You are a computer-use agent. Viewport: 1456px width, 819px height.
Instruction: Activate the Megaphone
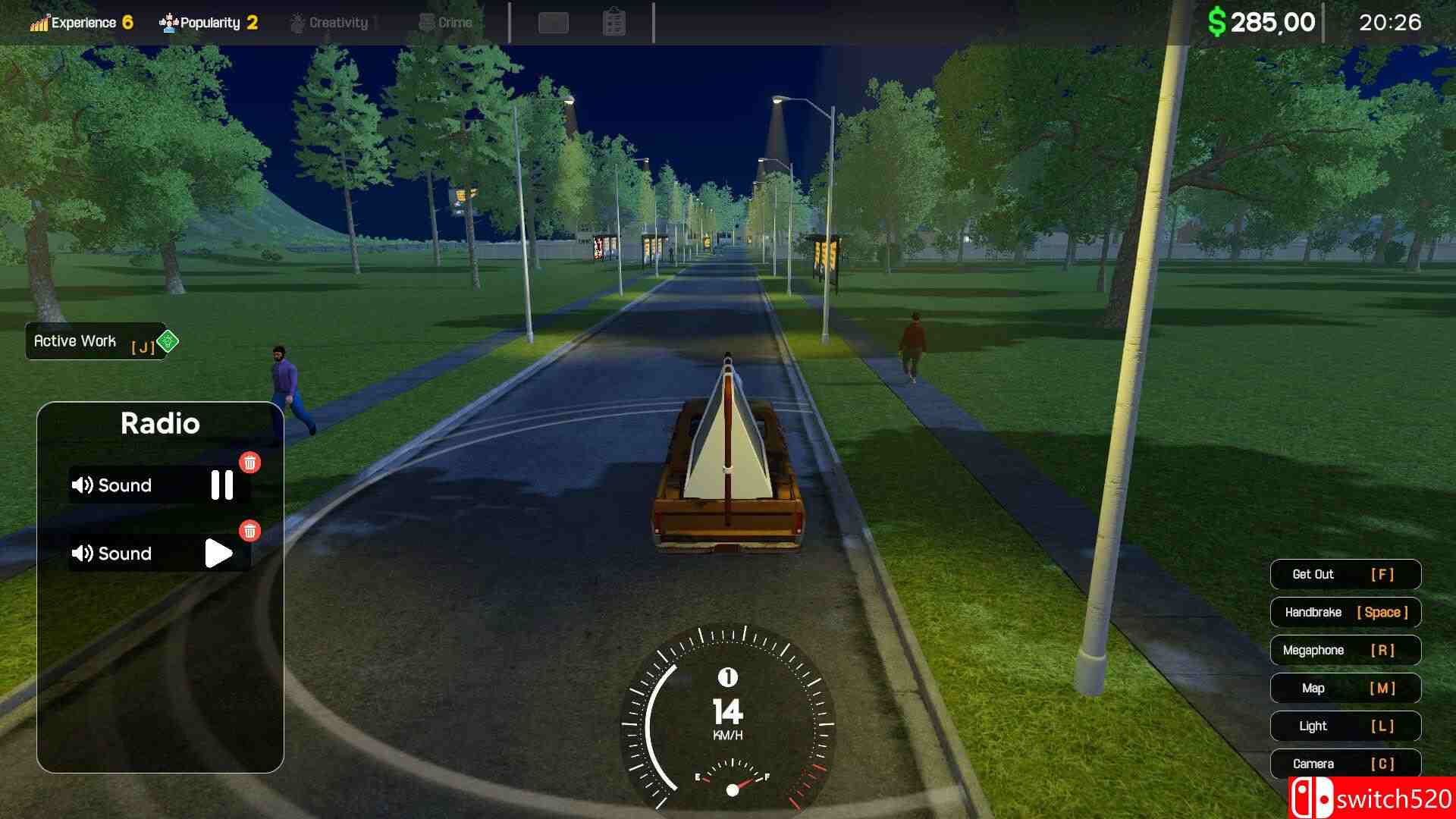tap(1345, 650)
